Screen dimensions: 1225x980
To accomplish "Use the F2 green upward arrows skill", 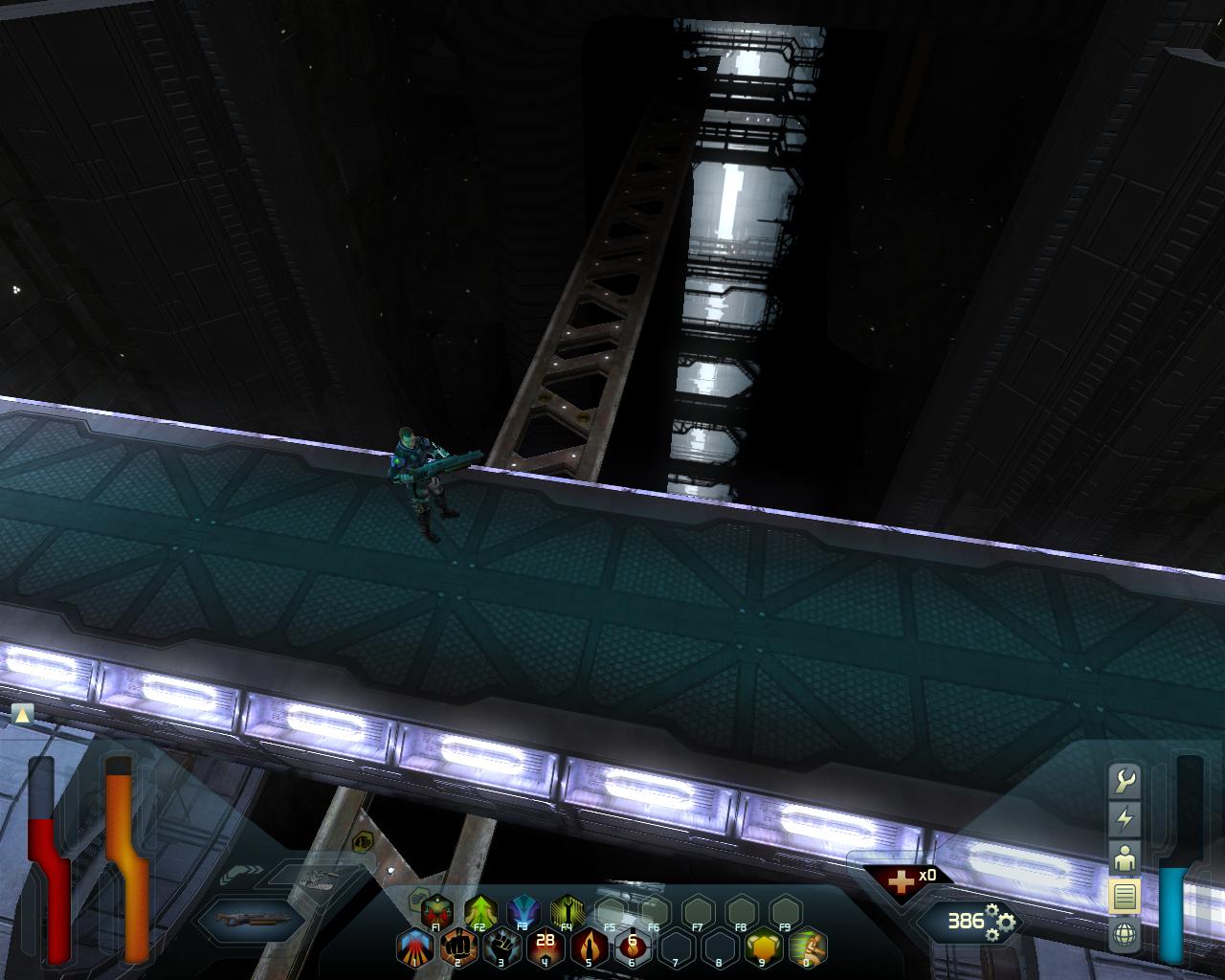I will tap(480, 910).
